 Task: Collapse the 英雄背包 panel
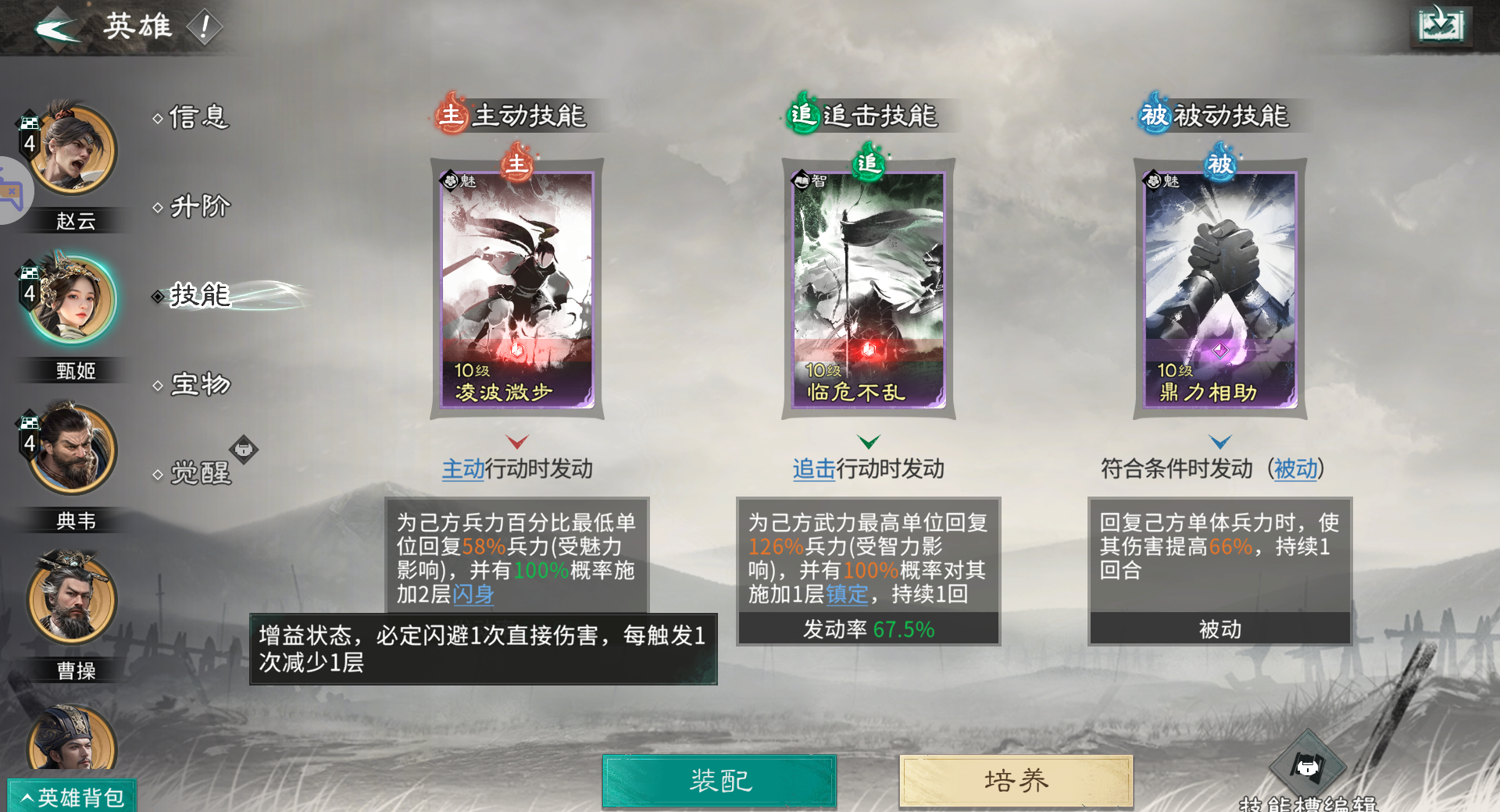pos(70,794)
